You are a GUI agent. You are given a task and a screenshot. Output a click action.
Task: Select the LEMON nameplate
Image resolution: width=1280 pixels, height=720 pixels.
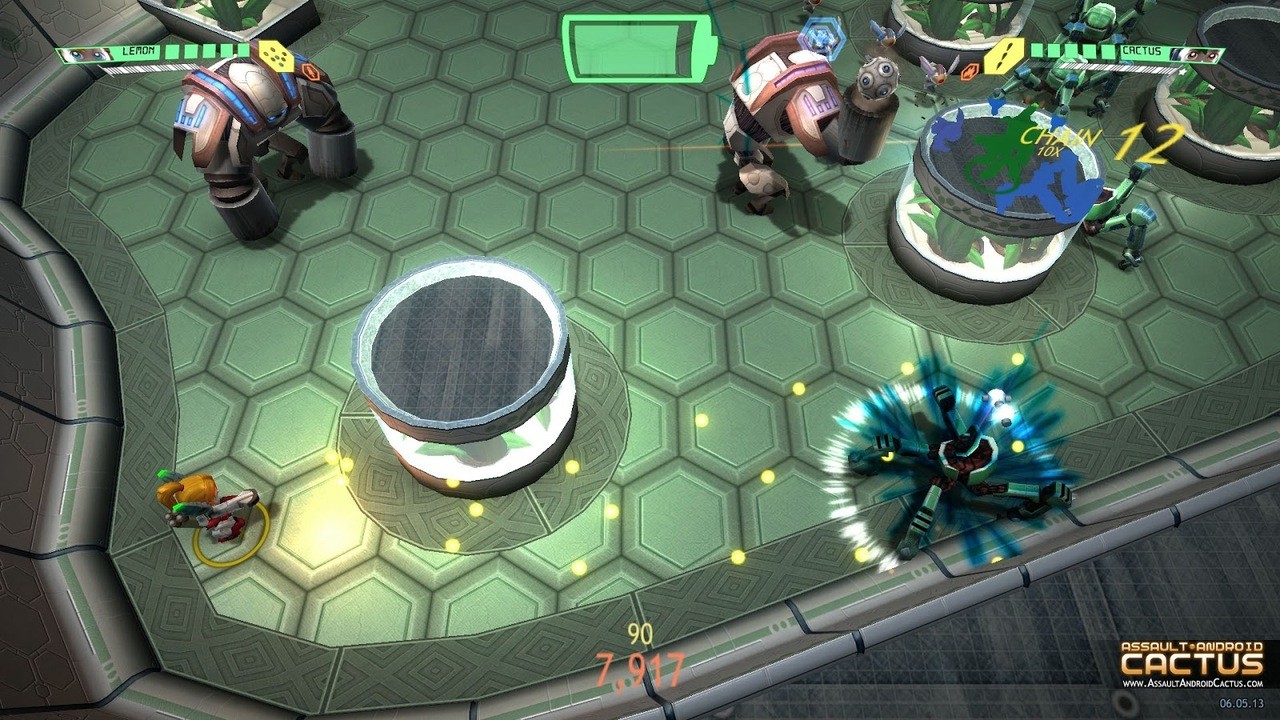click(x=136, y=51)
